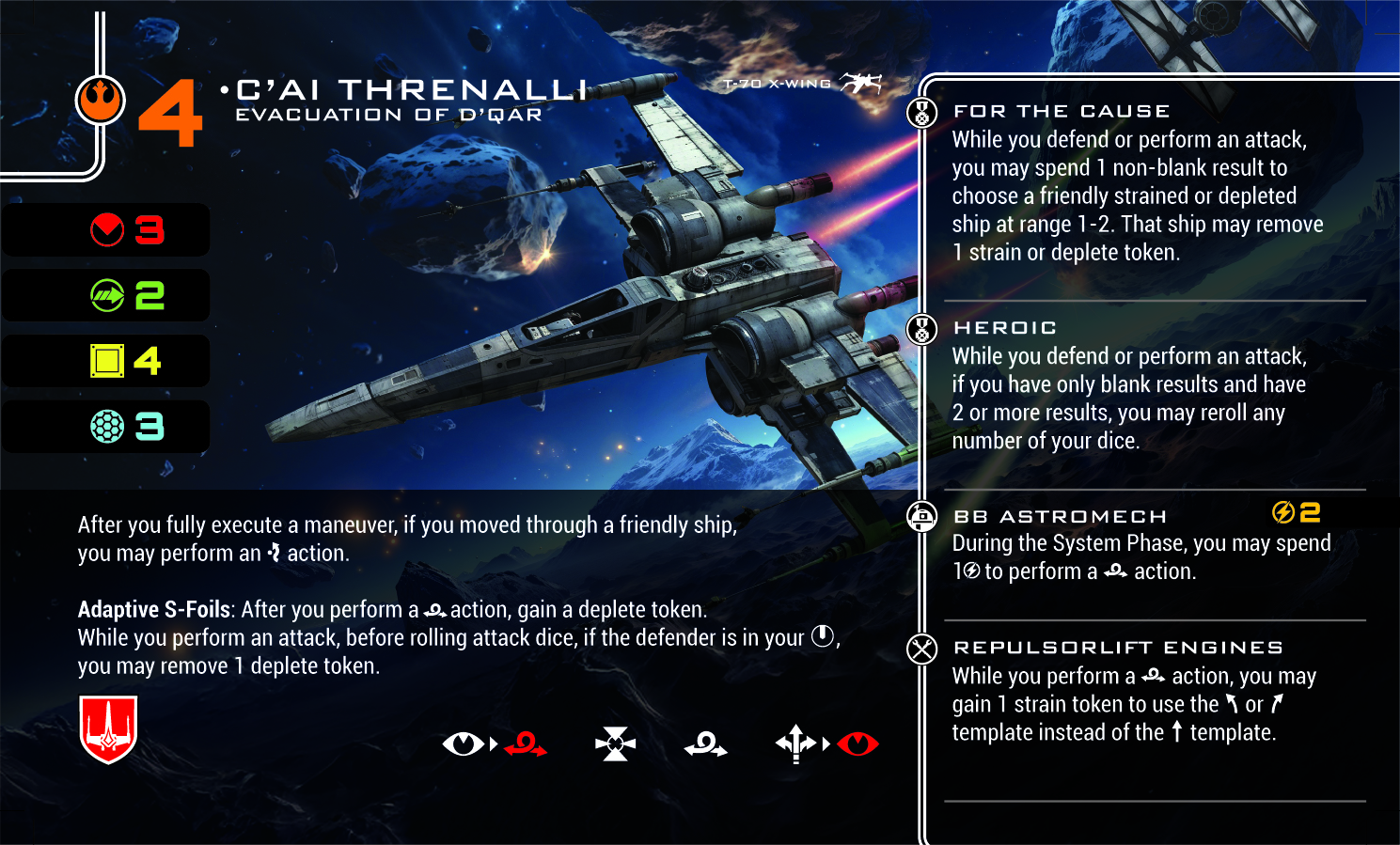Viewport: 1400px width, 845px height.
Task: Click the white eye focus action icon
Action: click(463, 744)
